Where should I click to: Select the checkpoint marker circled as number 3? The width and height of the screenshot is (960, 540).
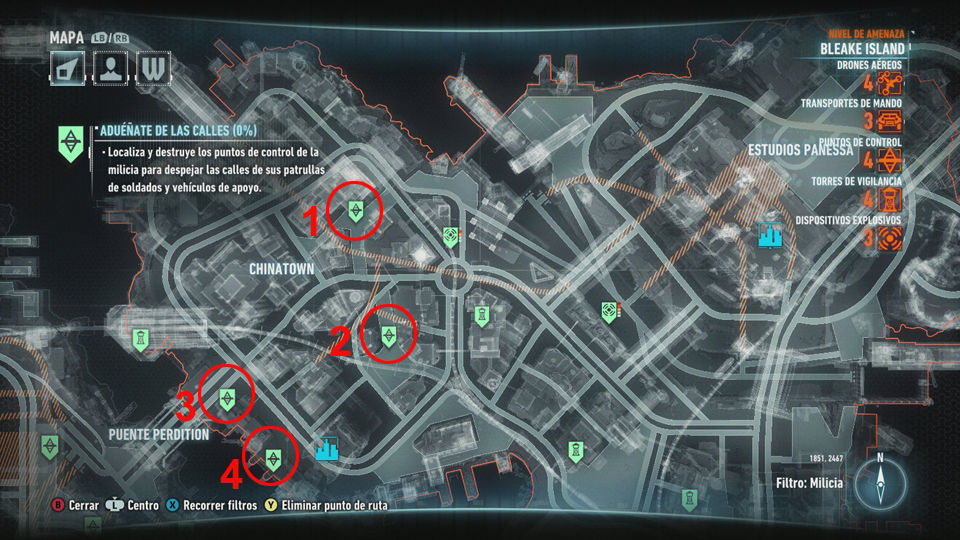229,399
